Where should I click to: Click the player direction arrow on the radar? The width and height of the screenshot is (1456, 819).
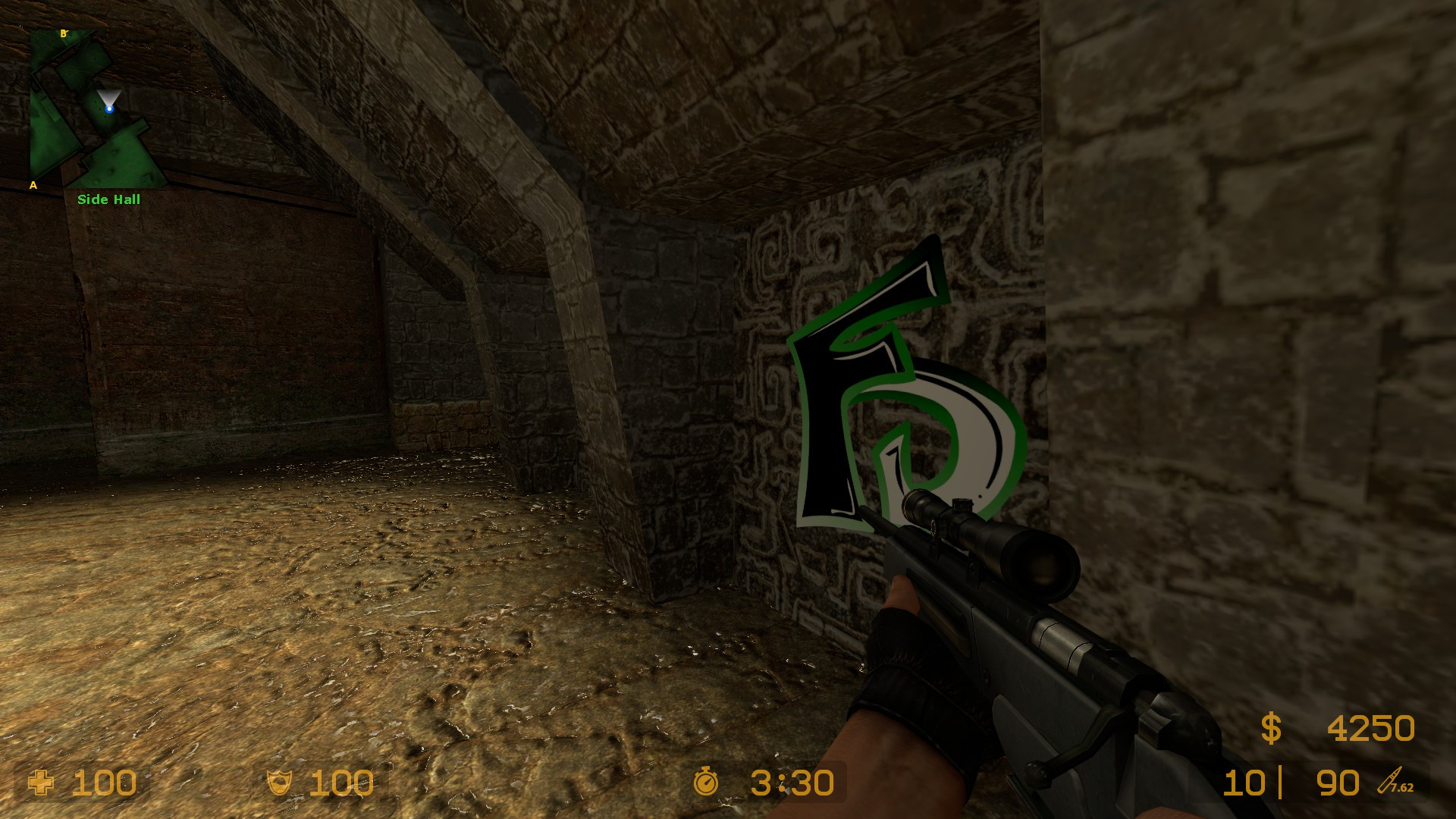(x=110, y=97)
